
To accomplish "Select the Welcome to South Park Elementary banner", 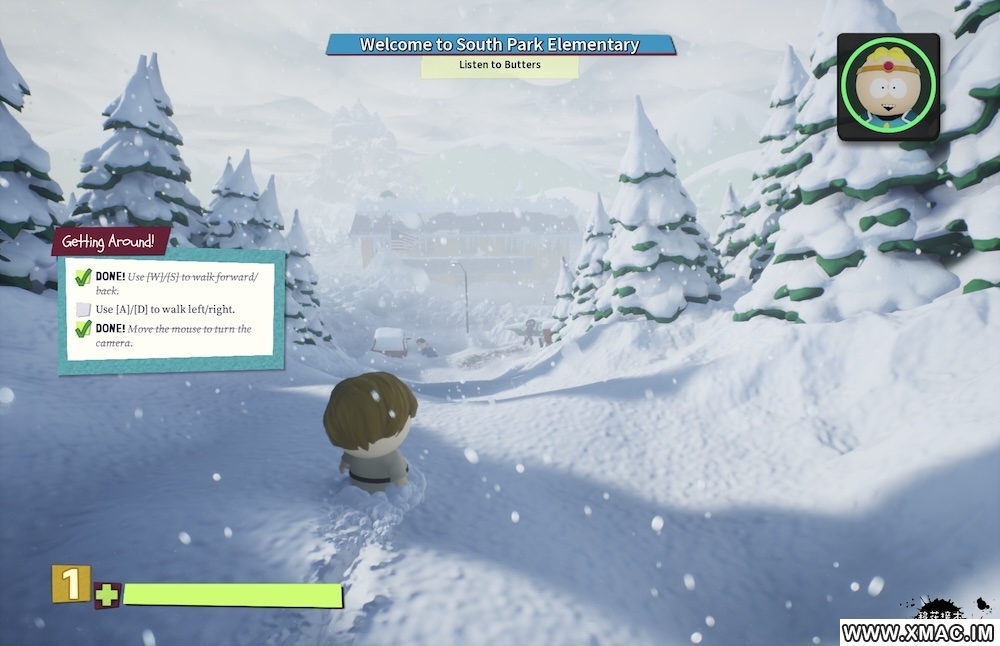I will tap(500, 45).
